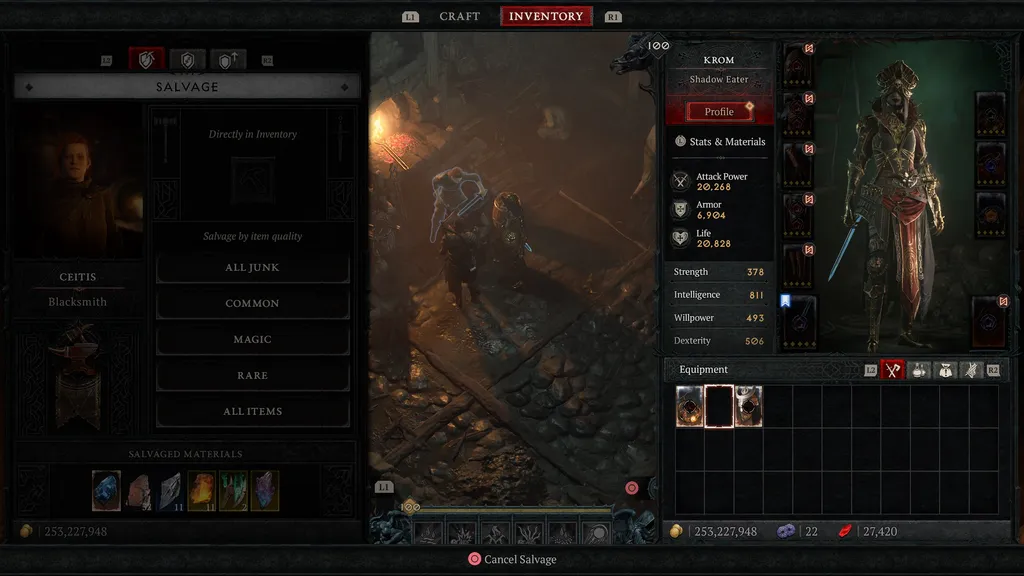This screenshot has height=576, width=1024.
Task: Expand Stats & Materials
Action: pos(719,142)
